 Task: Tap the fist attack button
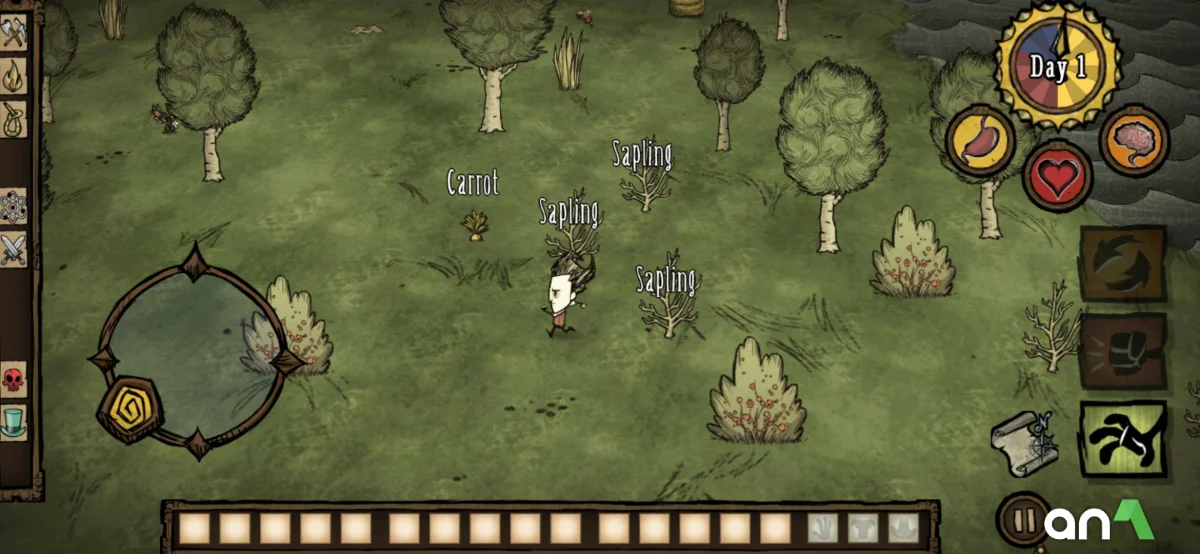[1123, 350]
